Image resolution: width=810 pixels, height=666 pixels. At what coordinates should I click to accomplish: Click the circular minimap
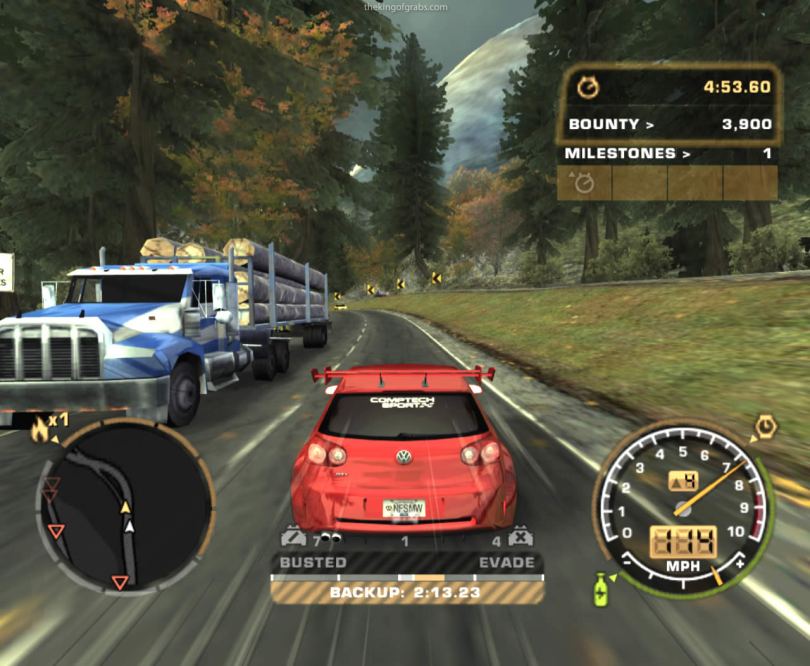[x=124, y=504]
